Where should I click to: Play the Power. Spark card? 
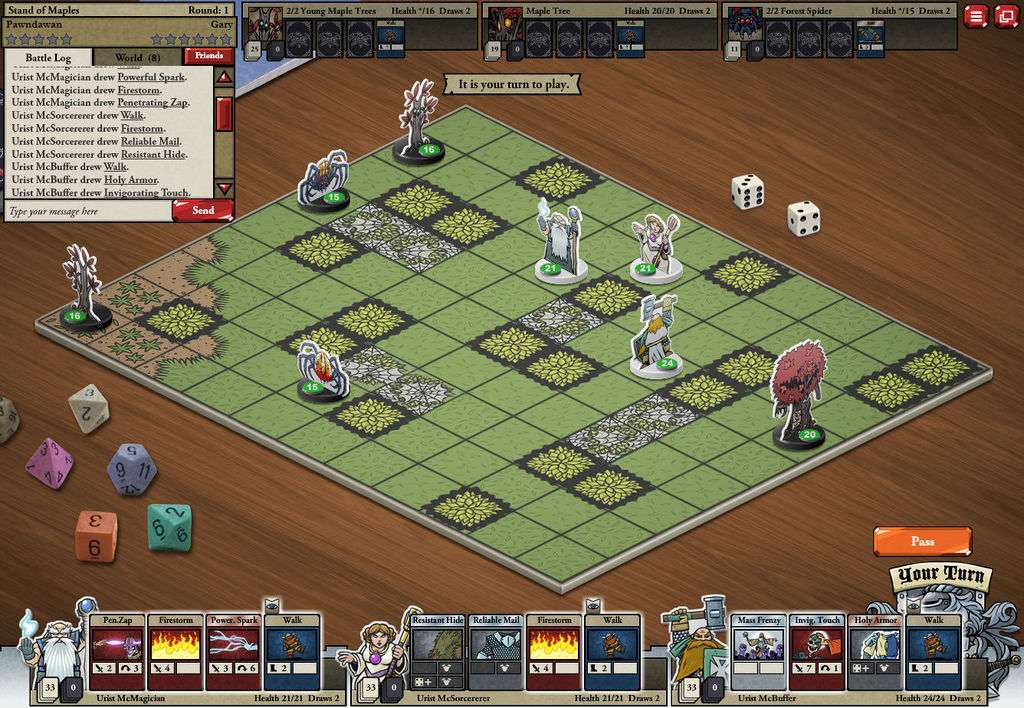tap(233, 651)
